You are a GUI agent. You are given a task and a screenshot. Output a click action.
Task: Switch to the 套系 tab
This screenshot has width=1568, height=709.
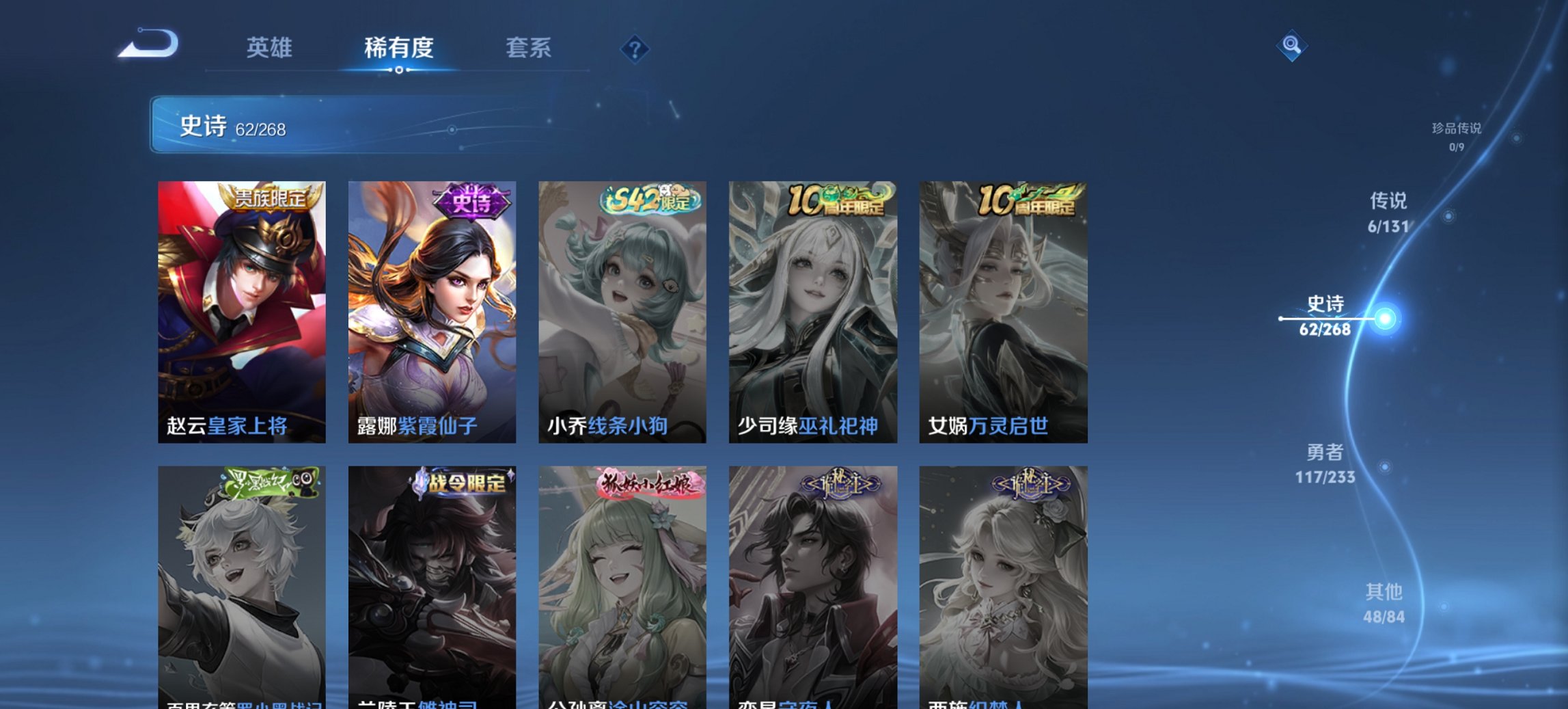click(x=529, y=48)
